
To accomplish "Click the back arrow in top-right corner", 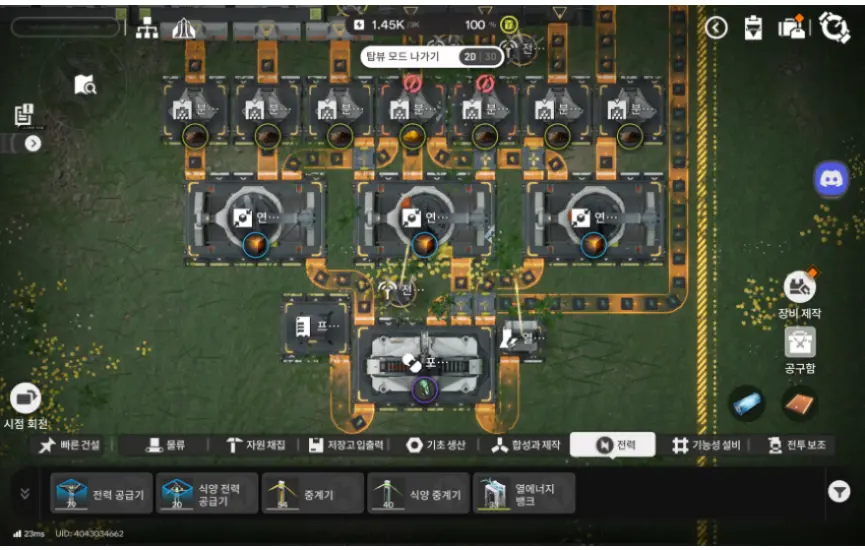I will [716, 27].
